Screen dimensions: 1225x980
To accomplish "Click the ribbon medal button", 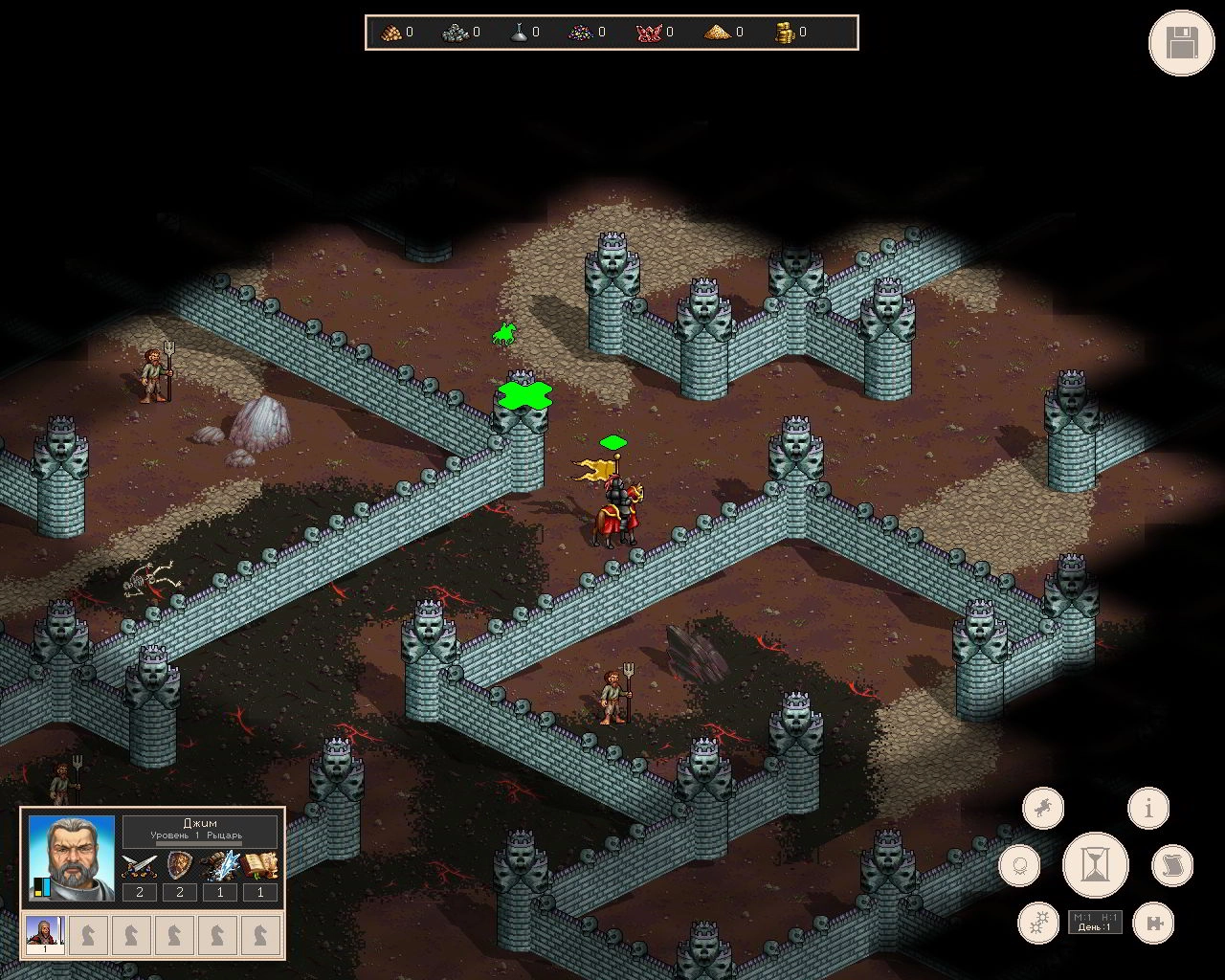I will coord(1019,866).
